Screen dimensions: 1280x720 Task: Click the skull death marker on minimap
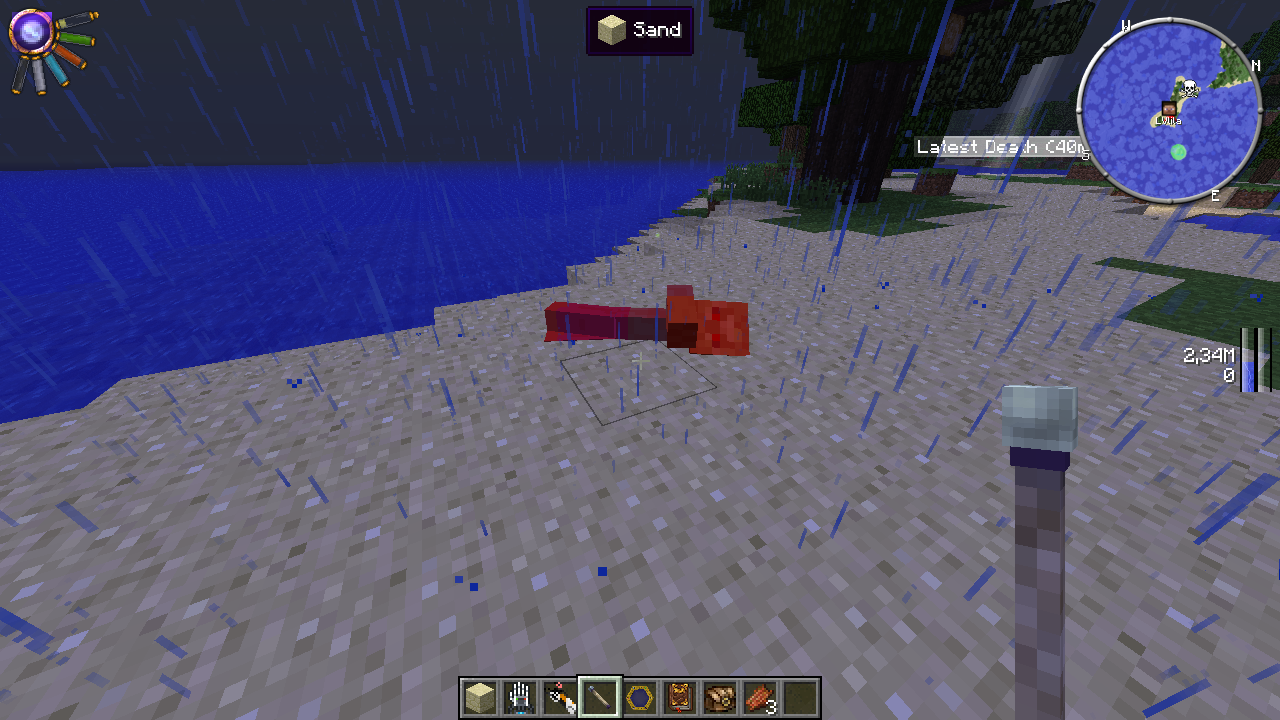point(1189,88)
